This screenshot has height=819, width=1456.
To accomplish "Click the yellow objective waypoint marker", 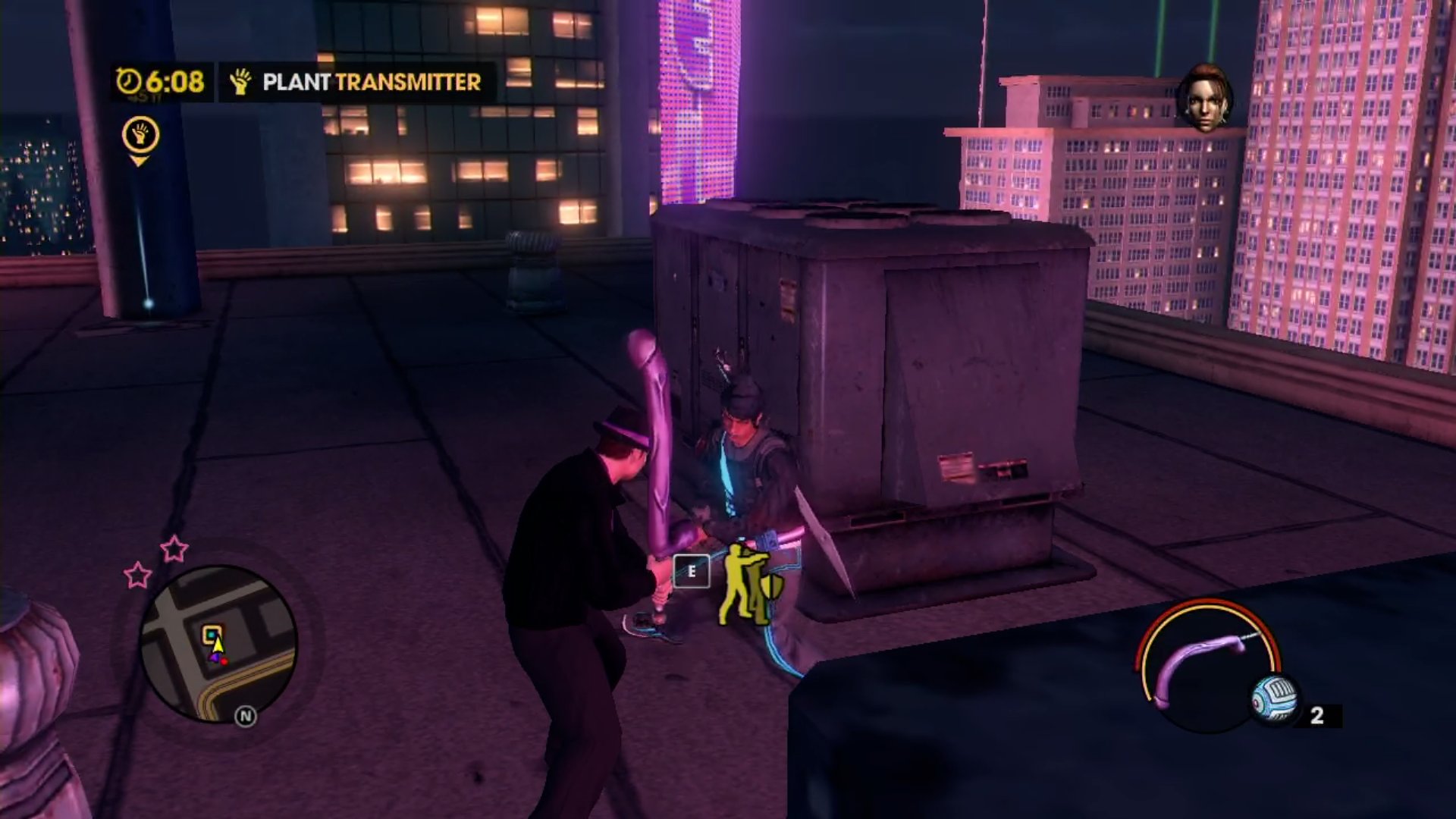I will pyautogui.click(x=140, y=139).
